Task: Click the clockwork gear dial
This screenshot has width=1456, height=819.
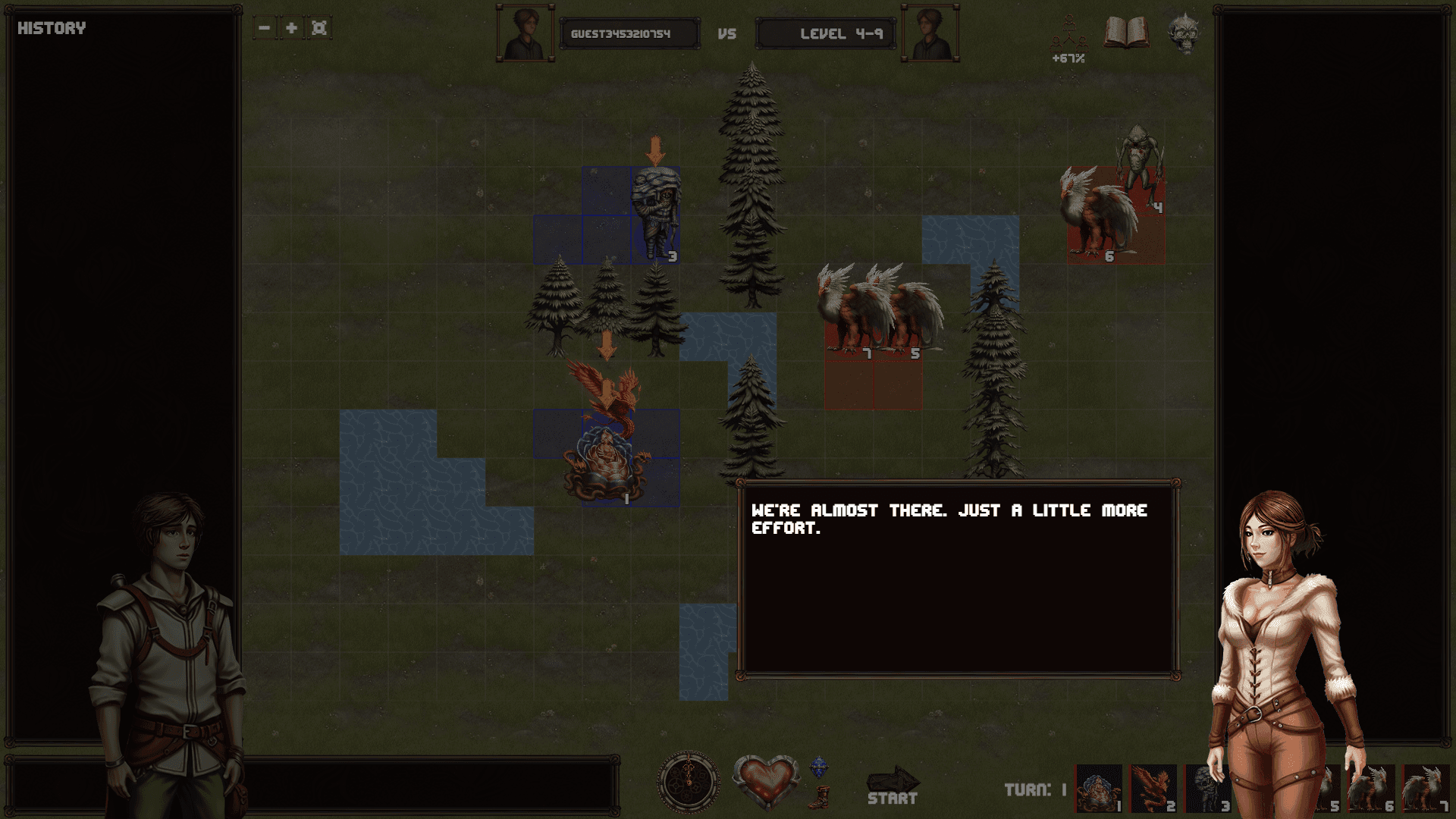Action: click(689, 783)
